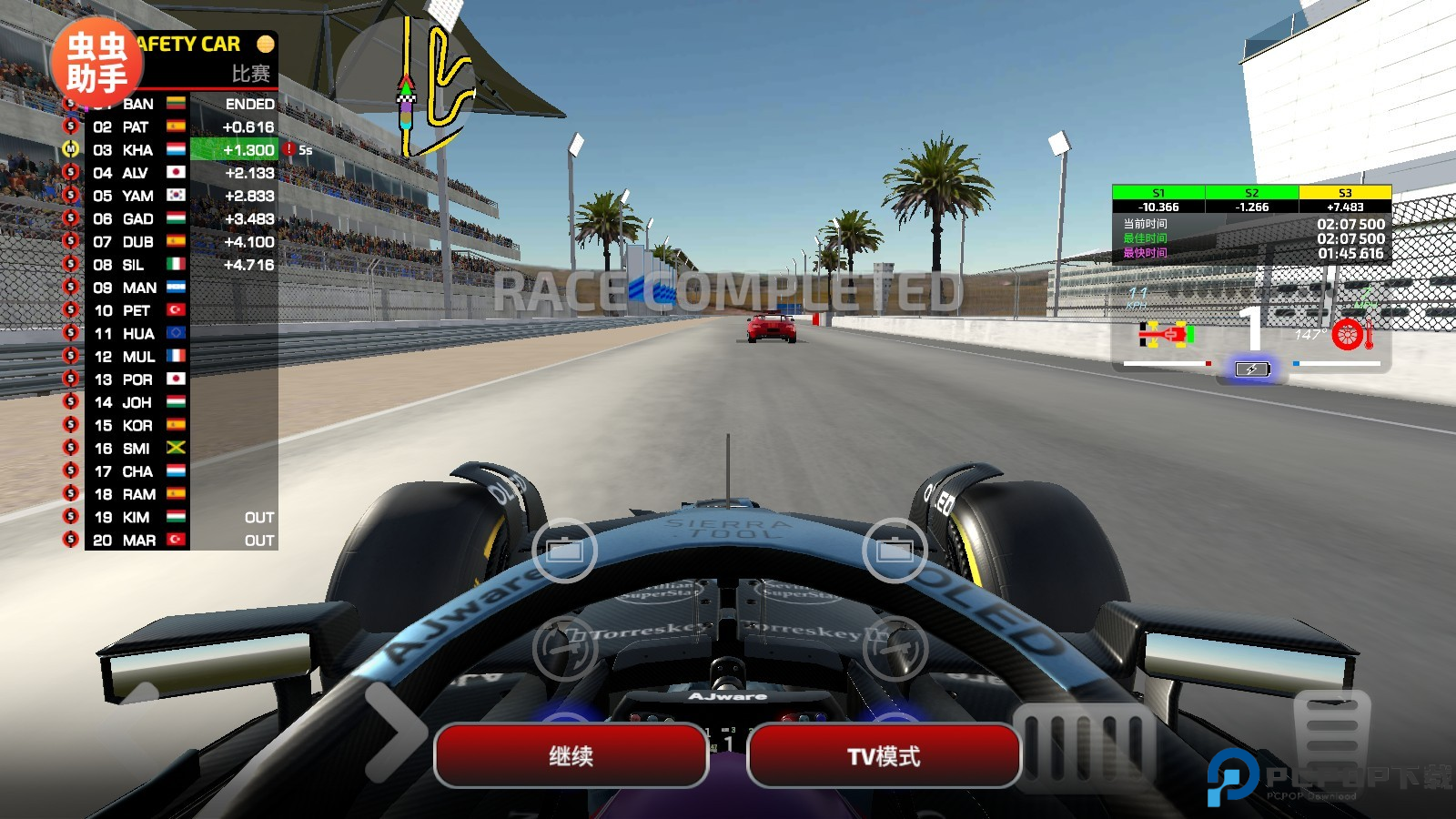Switch to TV模式
1456x819 pixels.
[x=883, y=756]
